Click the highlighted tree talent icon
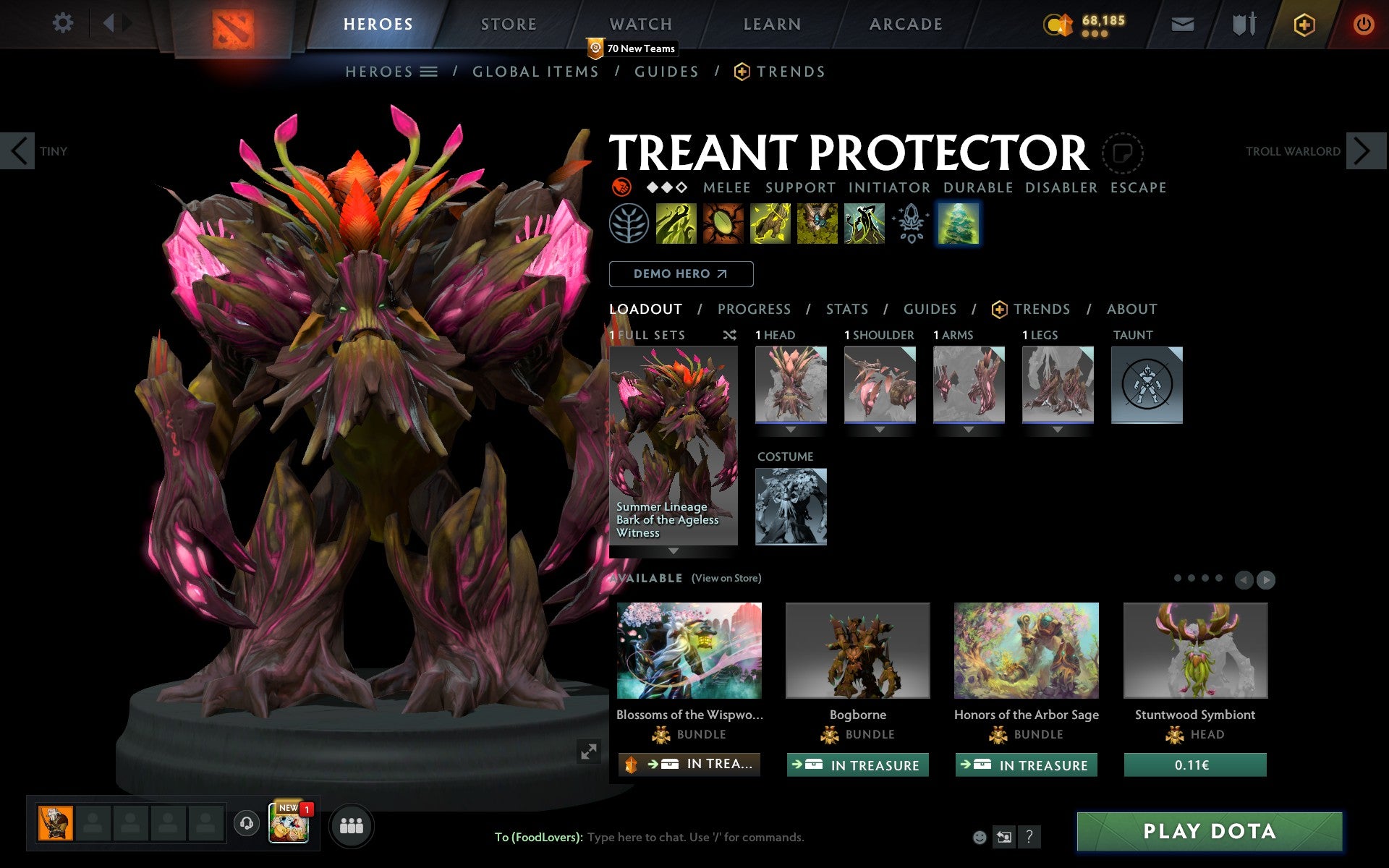 pyautogui.click(x=959, y=226)
